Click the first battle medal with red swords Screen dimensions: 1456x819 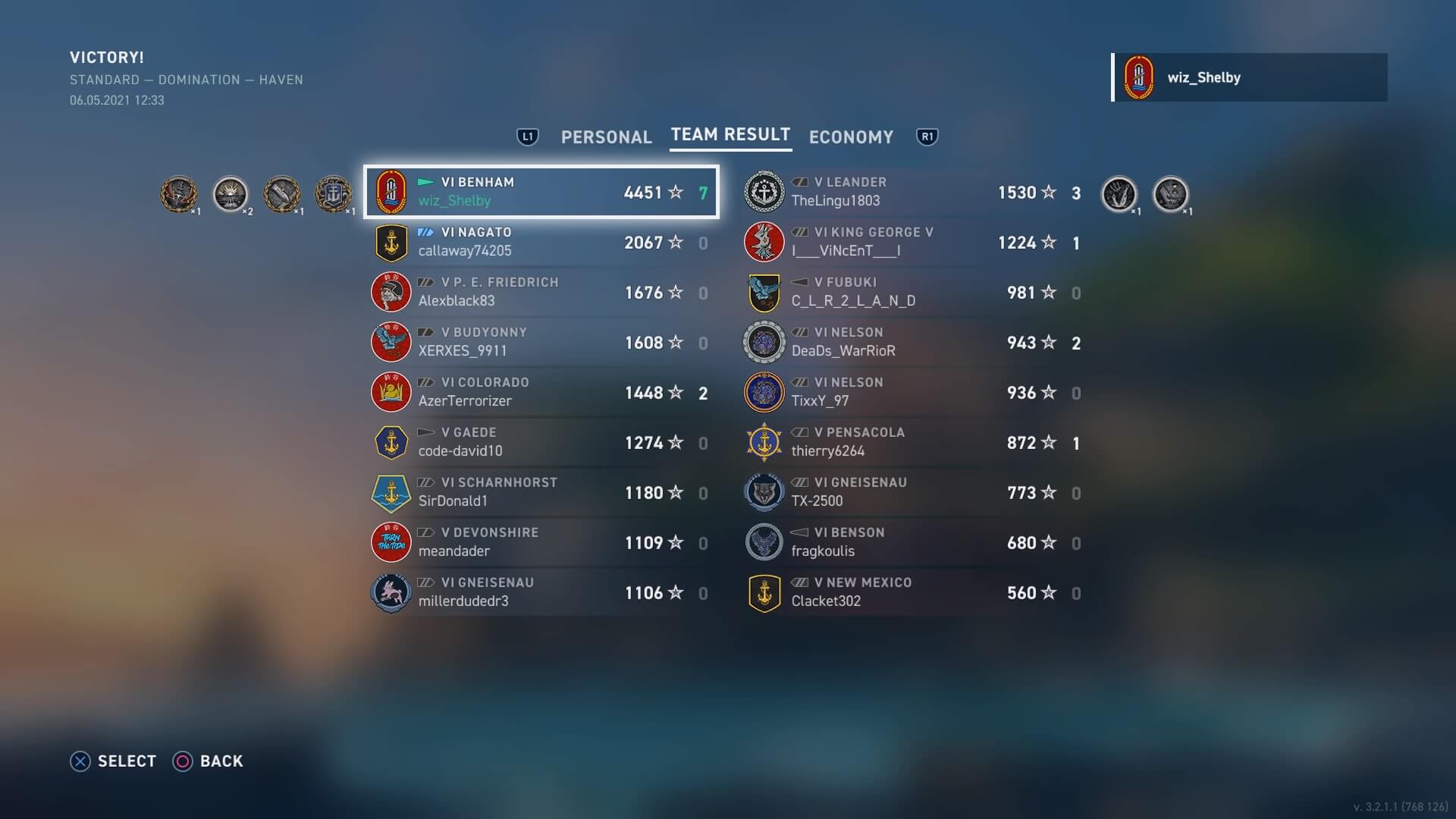click(x=180, y=193)
